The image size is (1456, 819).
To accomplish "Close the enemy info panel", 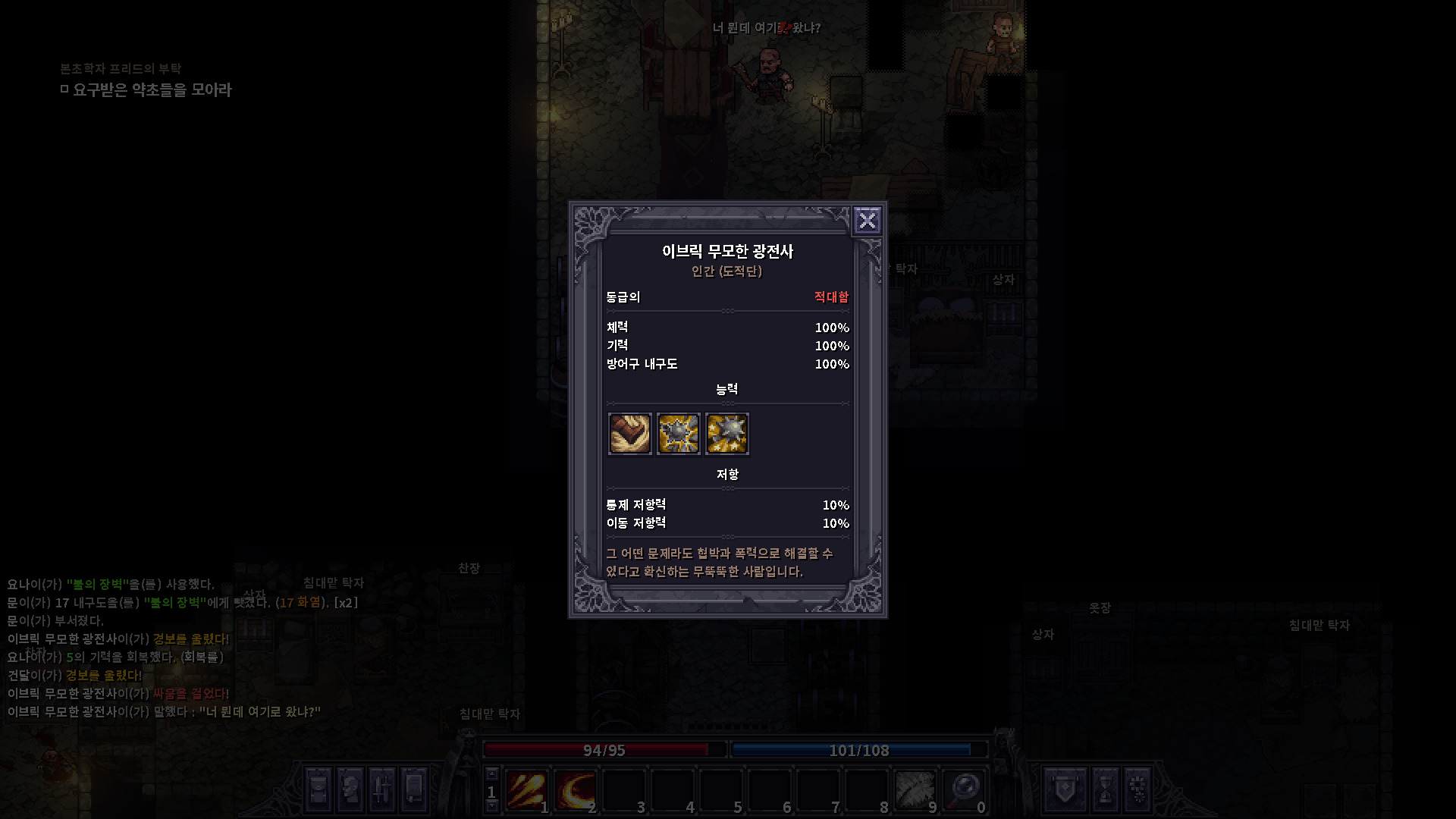I will [x=867, y=221].
